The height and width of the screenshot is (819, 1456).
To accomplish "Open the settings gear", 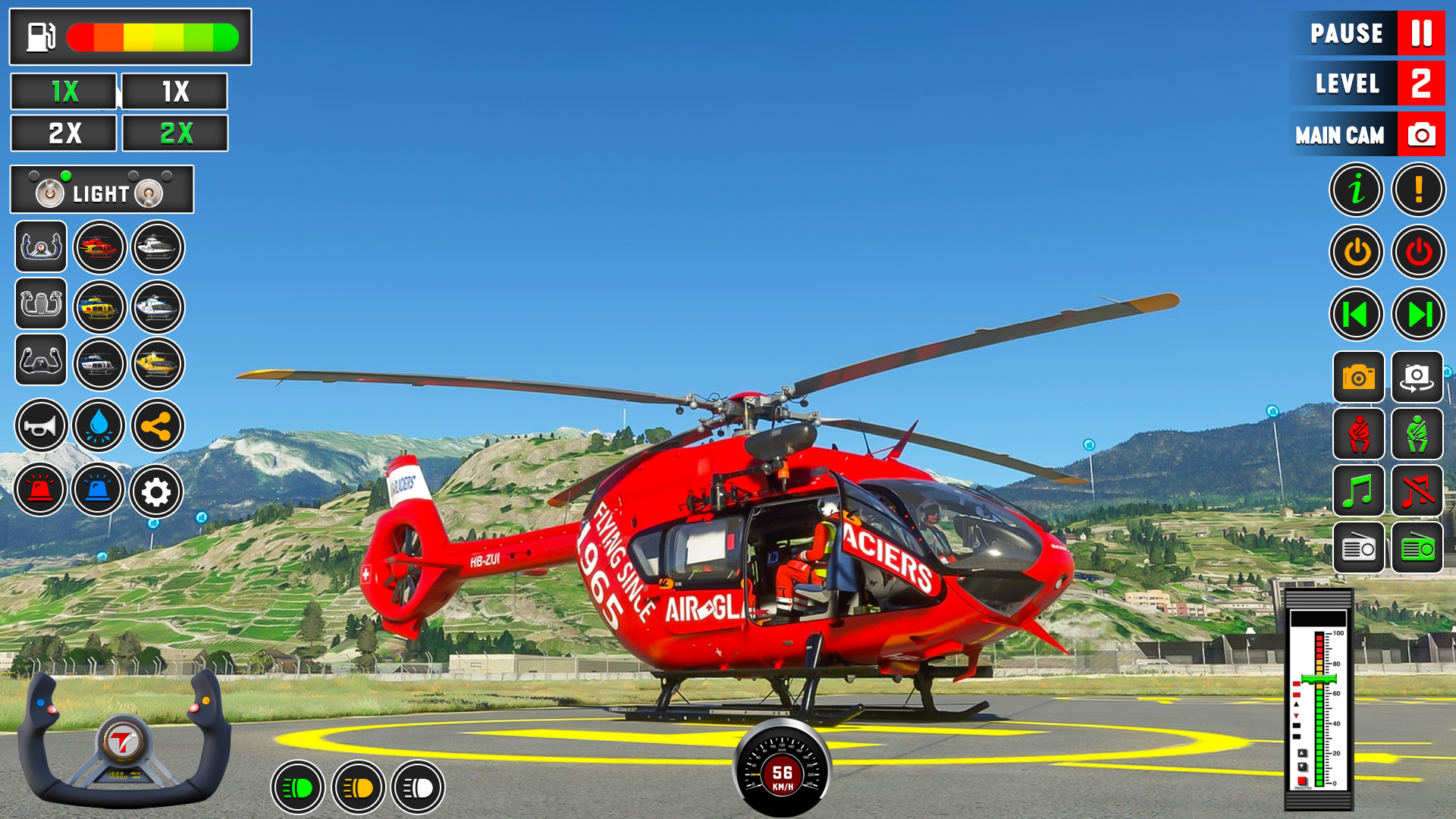I will (156, 490).
